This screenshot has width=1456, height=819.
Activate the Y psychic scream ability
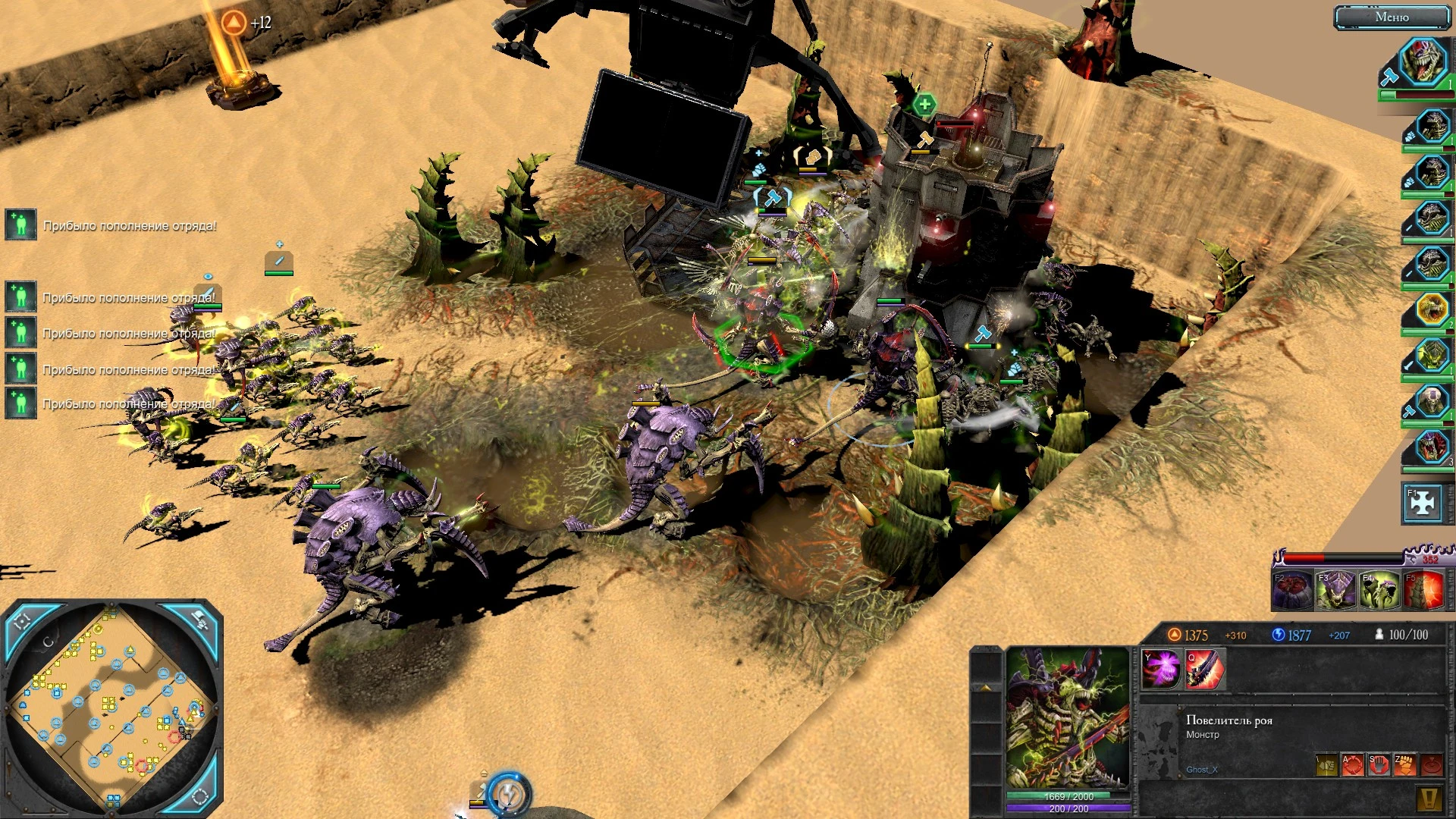point(1160,669)
